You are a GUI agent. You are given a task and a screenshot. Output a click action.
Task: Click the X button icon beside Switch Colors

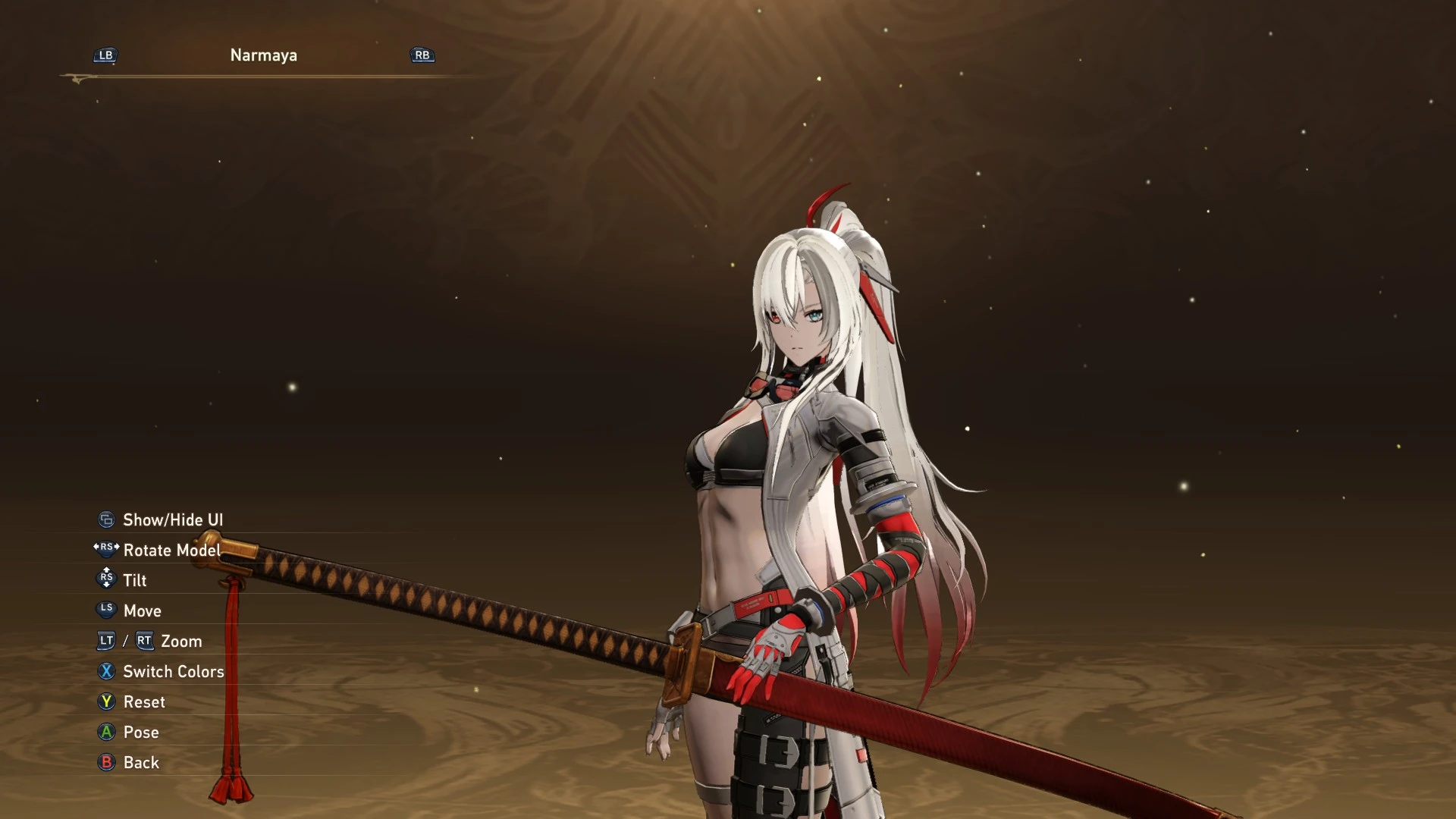click(x=106, y=672)
